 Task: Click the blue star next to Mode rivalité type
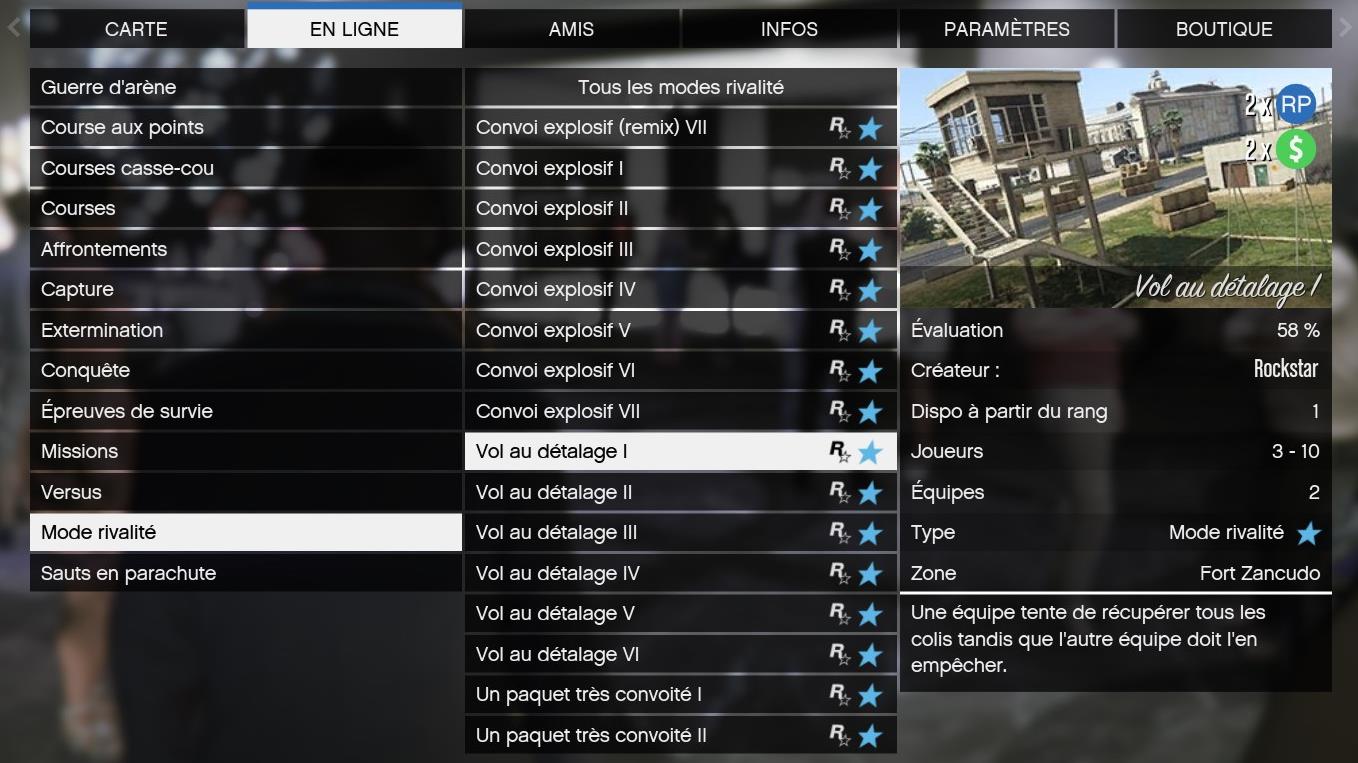(x=1308, y=532)
